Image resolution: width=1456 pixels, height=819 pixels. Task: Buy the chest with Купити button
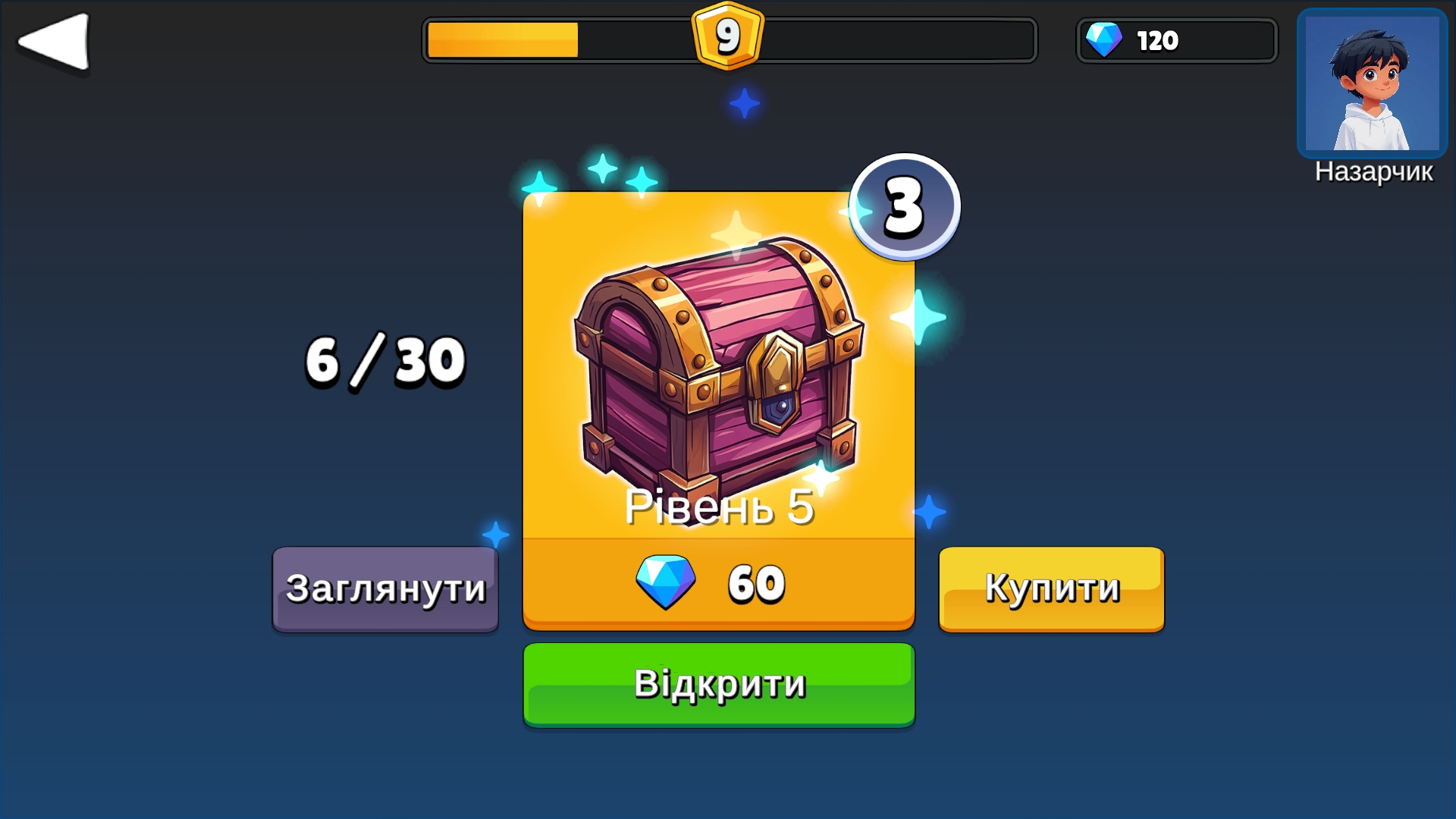(x=1051, y=589)
